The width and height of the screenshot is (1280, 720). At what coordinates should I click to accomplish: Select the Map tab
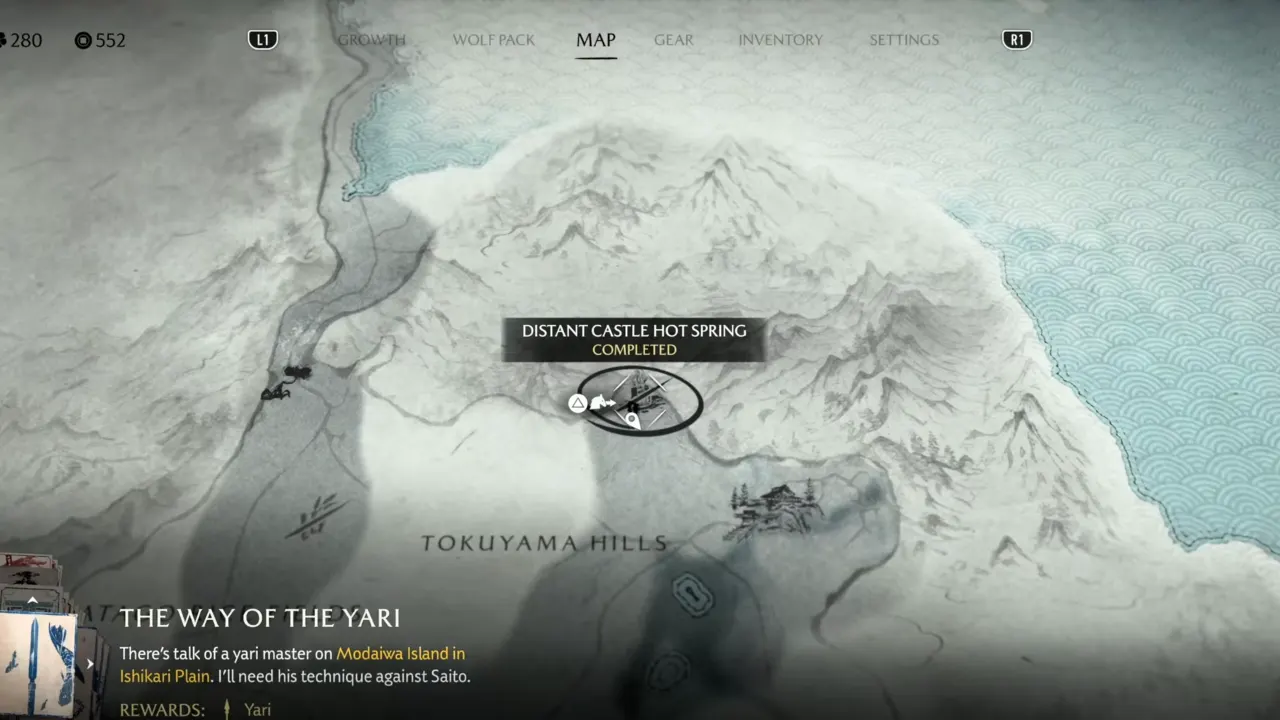pyautogui.click(x=595, y=40)
